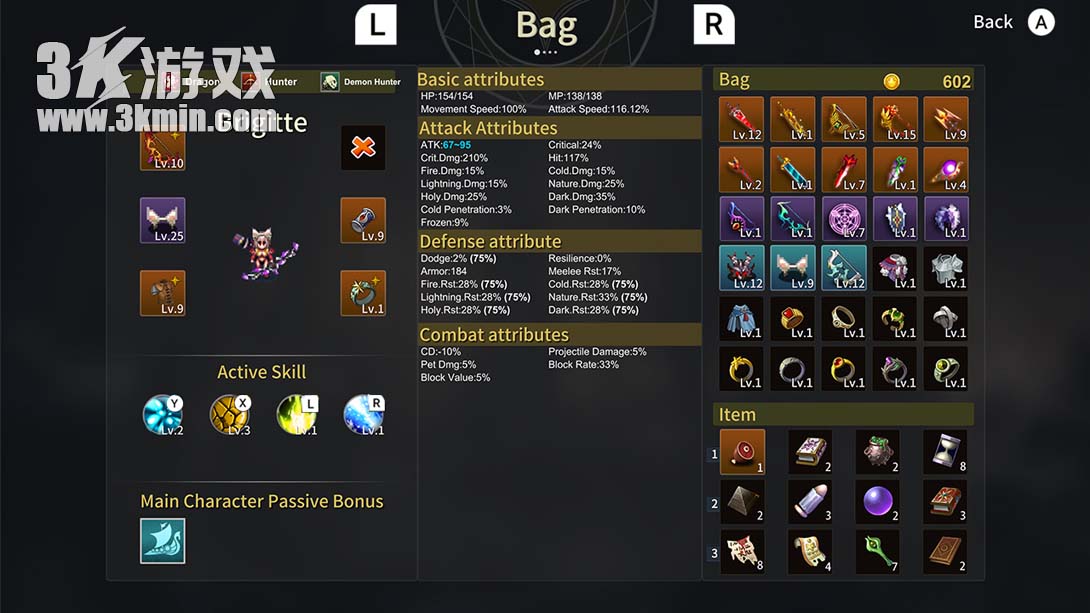This screenshot has height=613, width=1090.
Task: Open the empty slot marked with an orange X
Action: click(362, 148)
